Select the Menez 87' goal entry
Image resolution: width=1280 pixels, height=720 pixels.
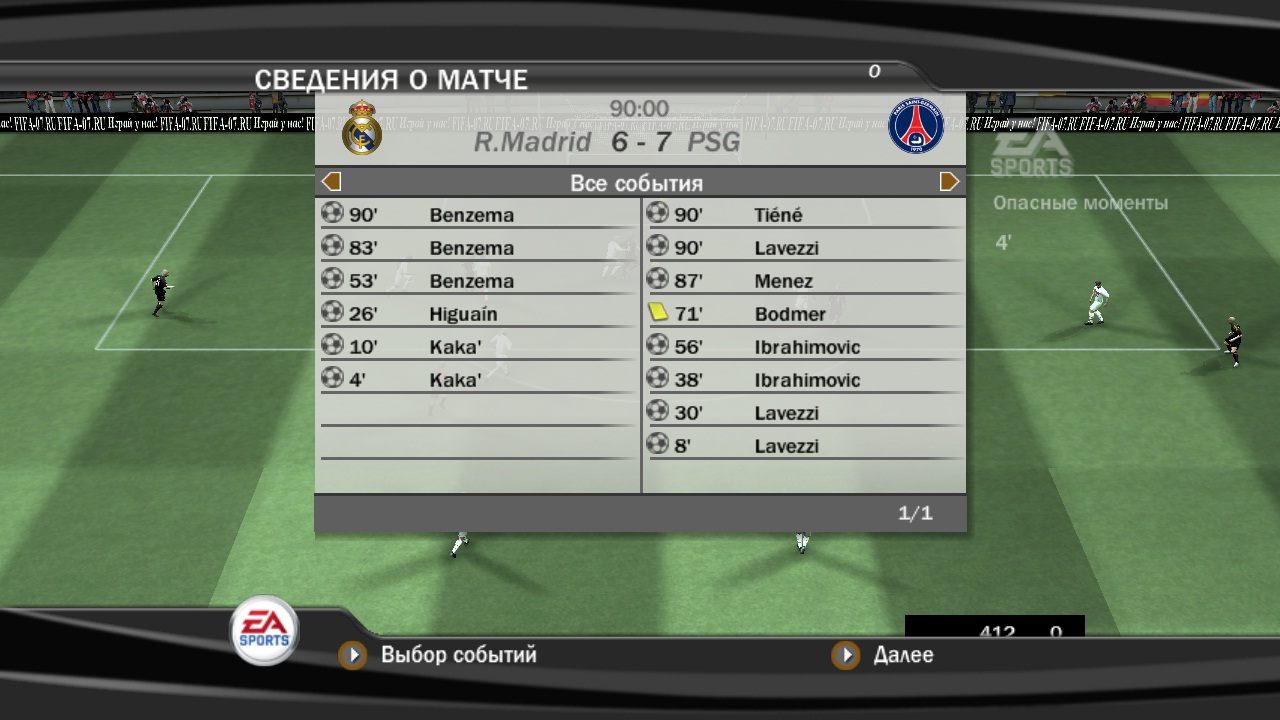click(x=803, y=281)
